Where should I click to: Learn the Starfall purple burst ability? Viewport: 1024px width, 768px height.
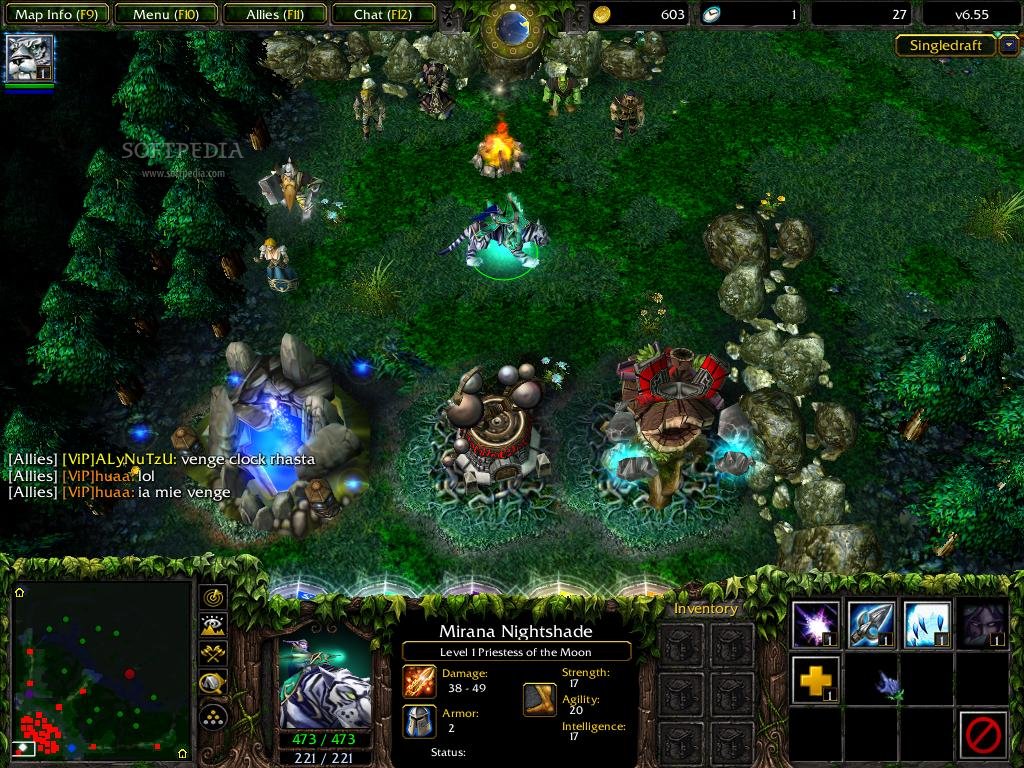[x=815, y=625]
